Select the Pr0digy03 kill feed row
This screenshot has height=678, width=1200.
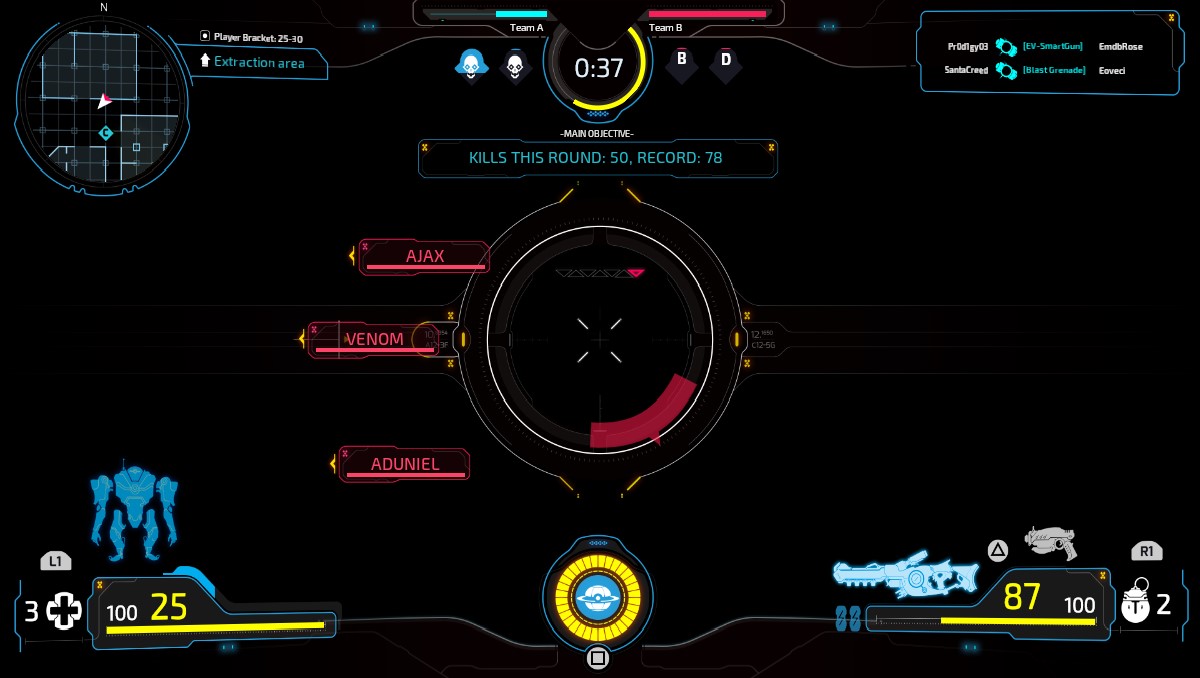[1044, 47]
